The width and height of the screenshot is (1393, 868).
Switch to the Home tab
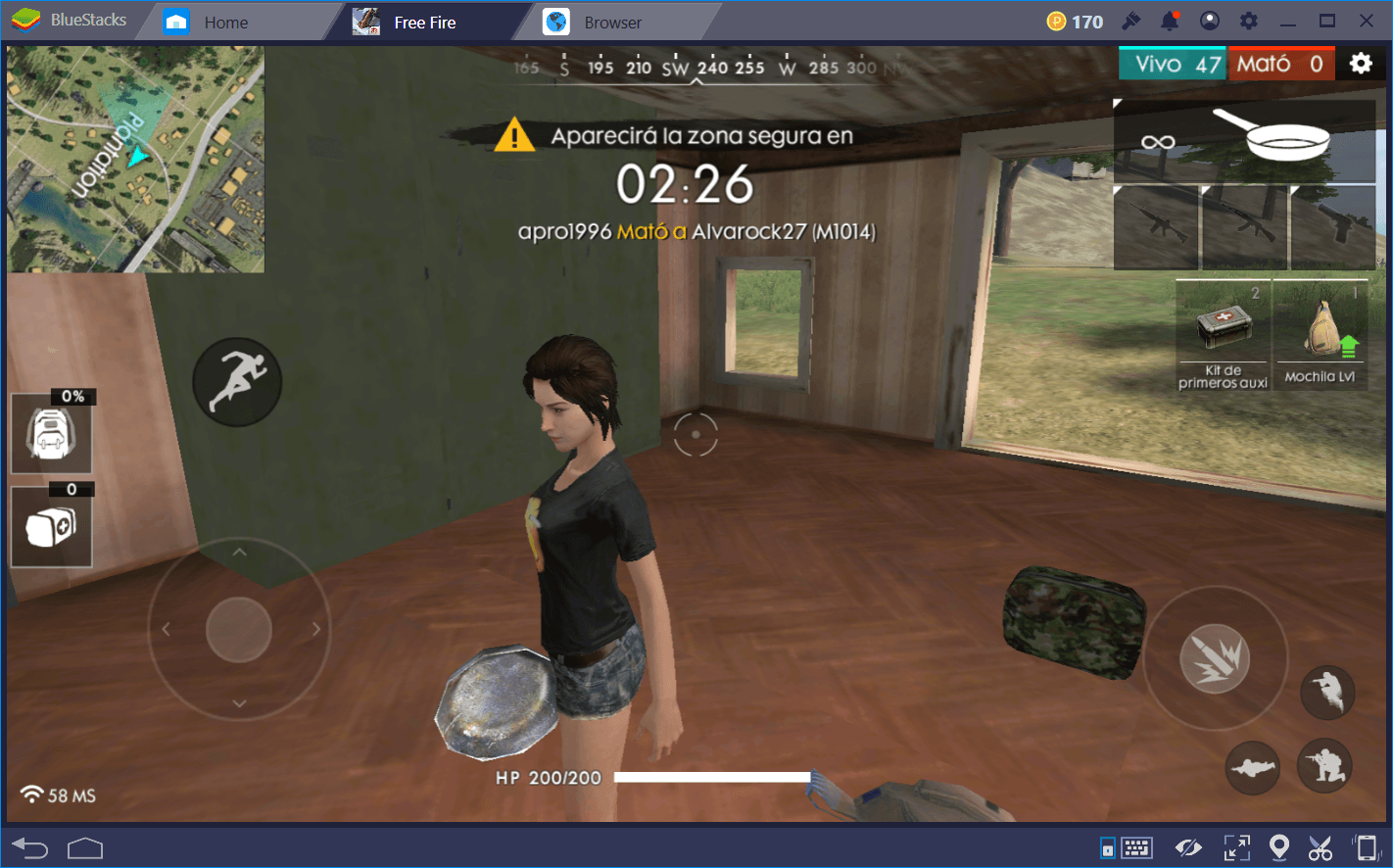(226, 21)
